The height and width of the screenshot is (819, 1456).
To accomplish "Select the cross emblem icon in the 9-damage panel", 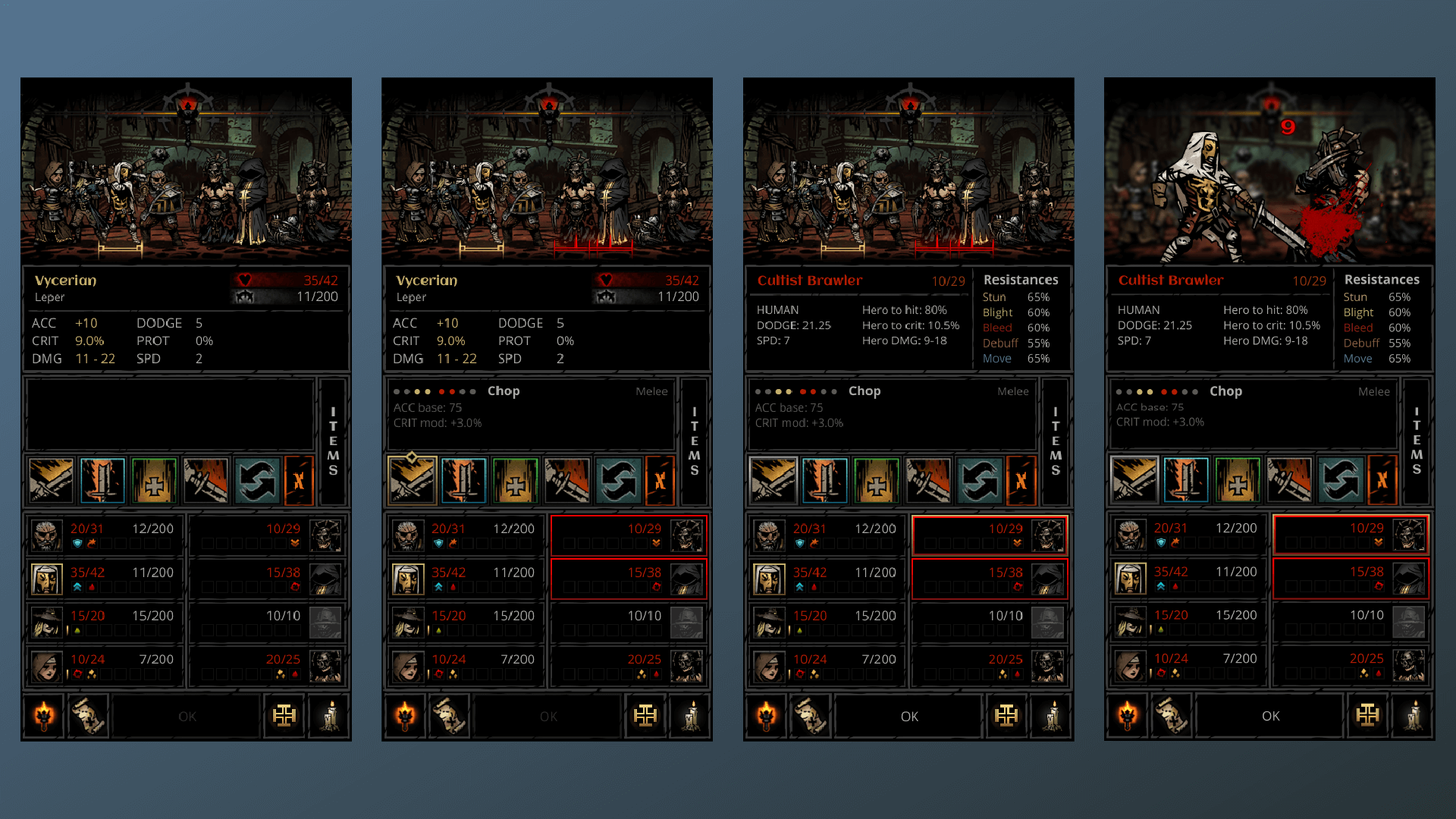I will 1367,716.
